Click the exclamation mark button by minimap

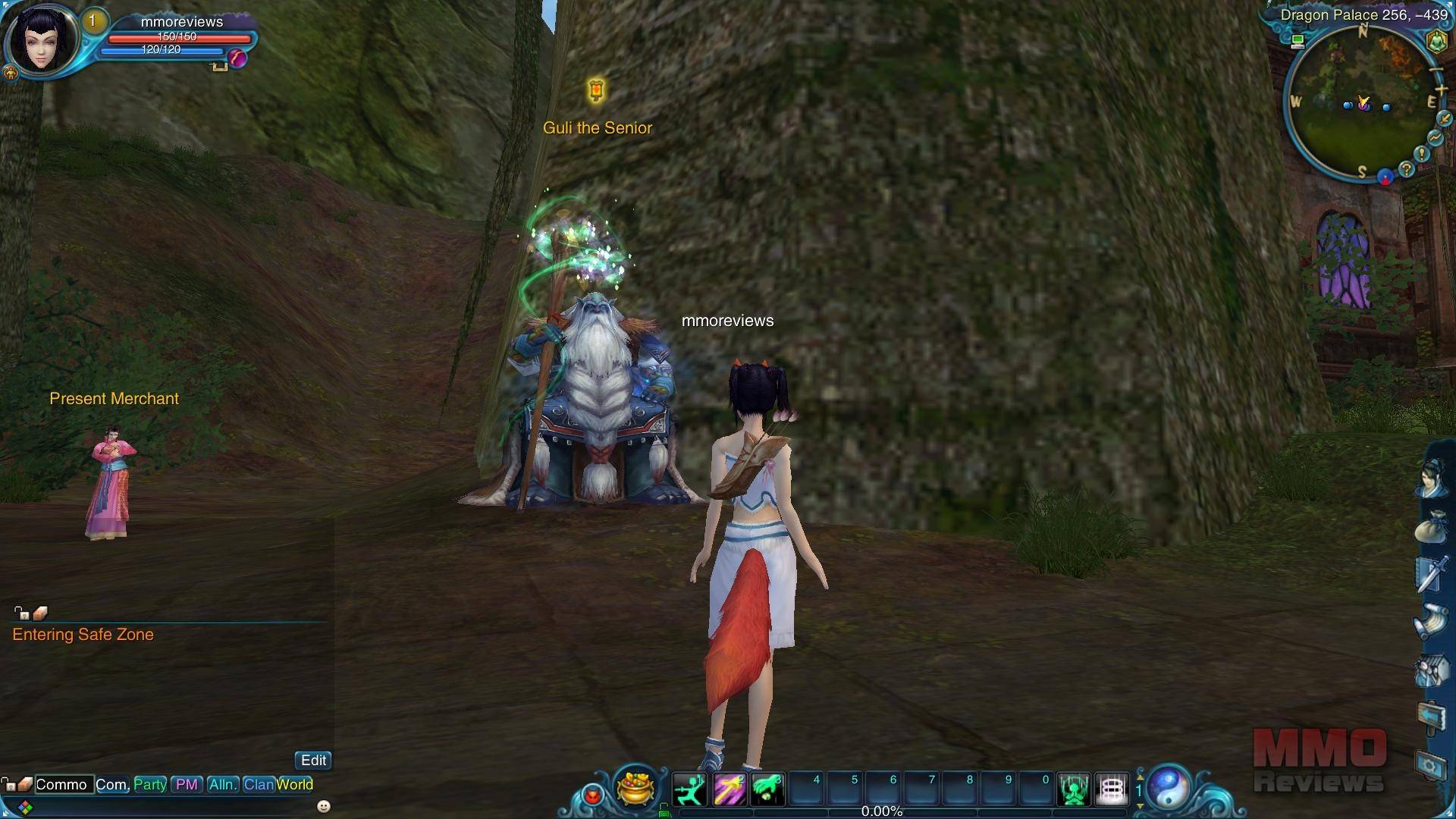click(x=1422, y=154)
